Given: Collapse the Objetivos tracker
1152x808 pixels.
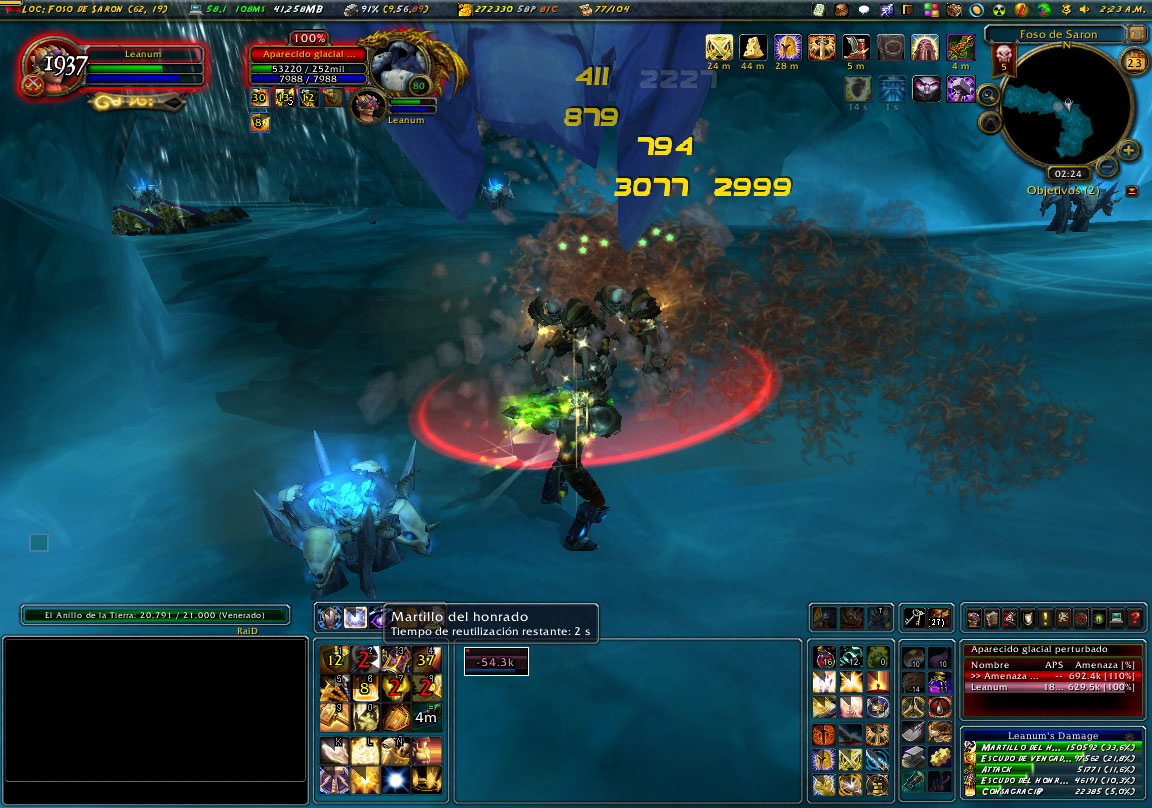Looking at the screenshot, I should point(1132,191).
